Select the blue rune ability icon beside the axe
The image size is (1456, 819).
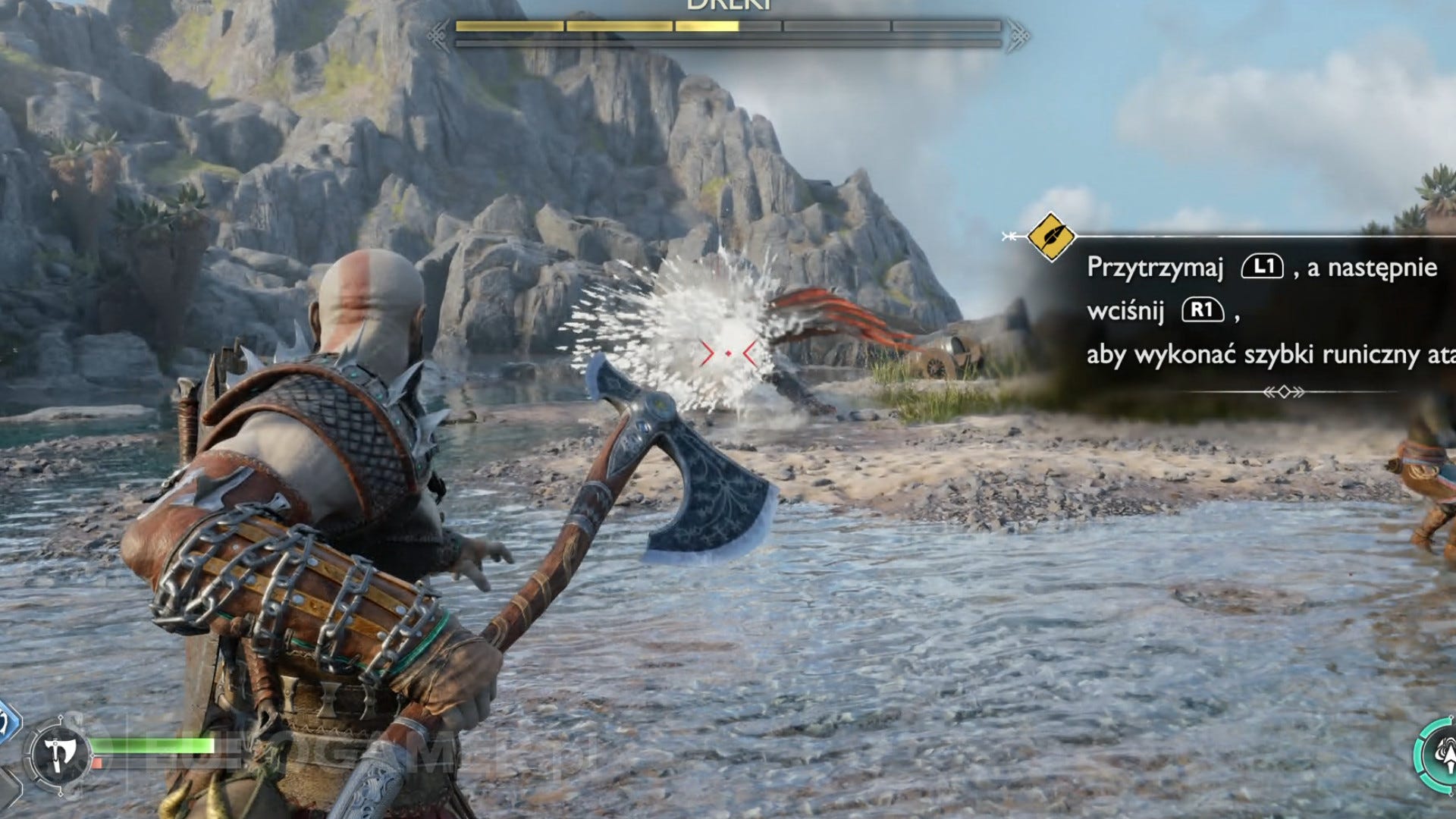coord(6,722)
